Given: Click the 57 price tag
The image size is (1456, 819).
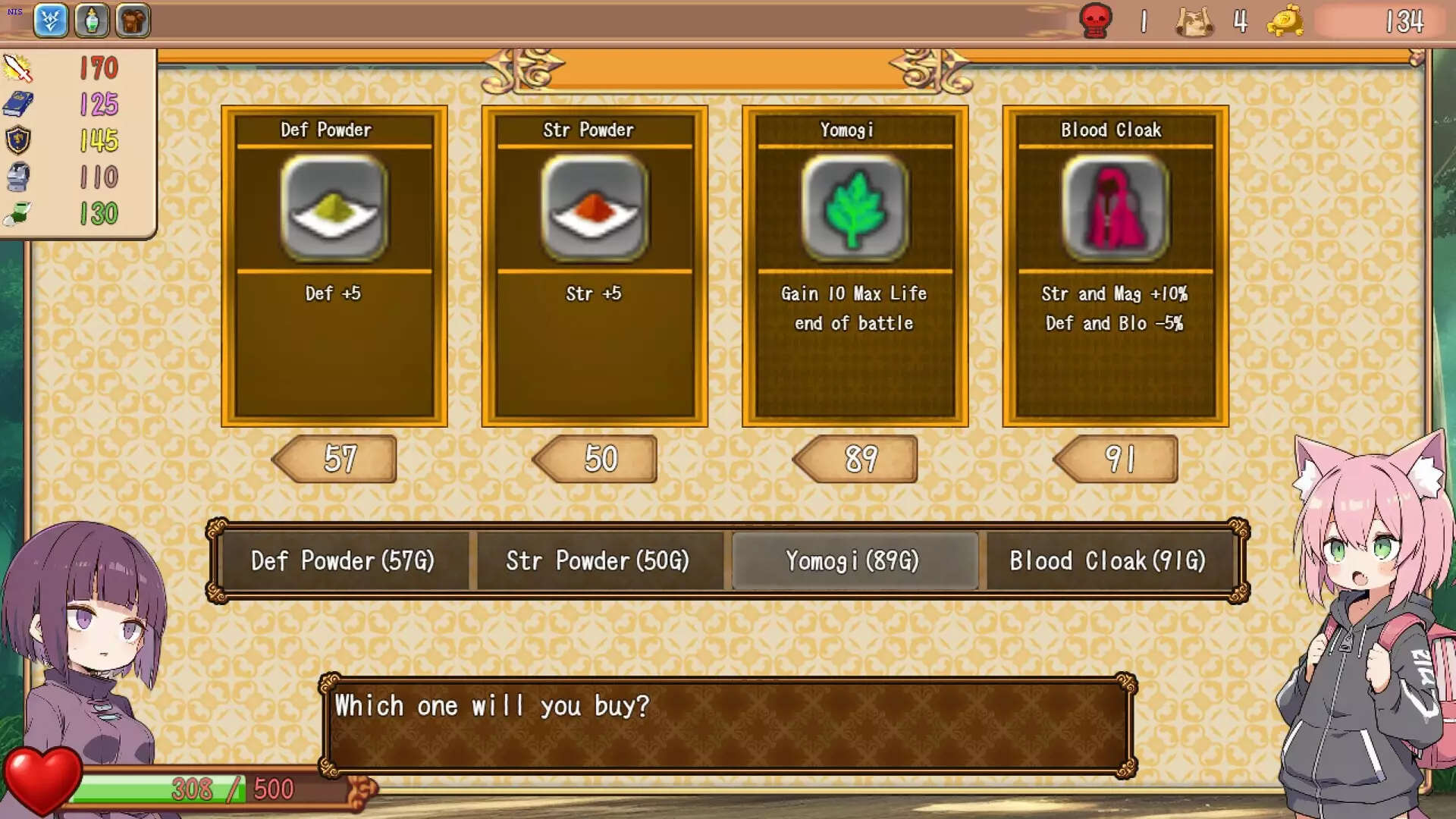Looking at the screenshot, I should point(338,459).
